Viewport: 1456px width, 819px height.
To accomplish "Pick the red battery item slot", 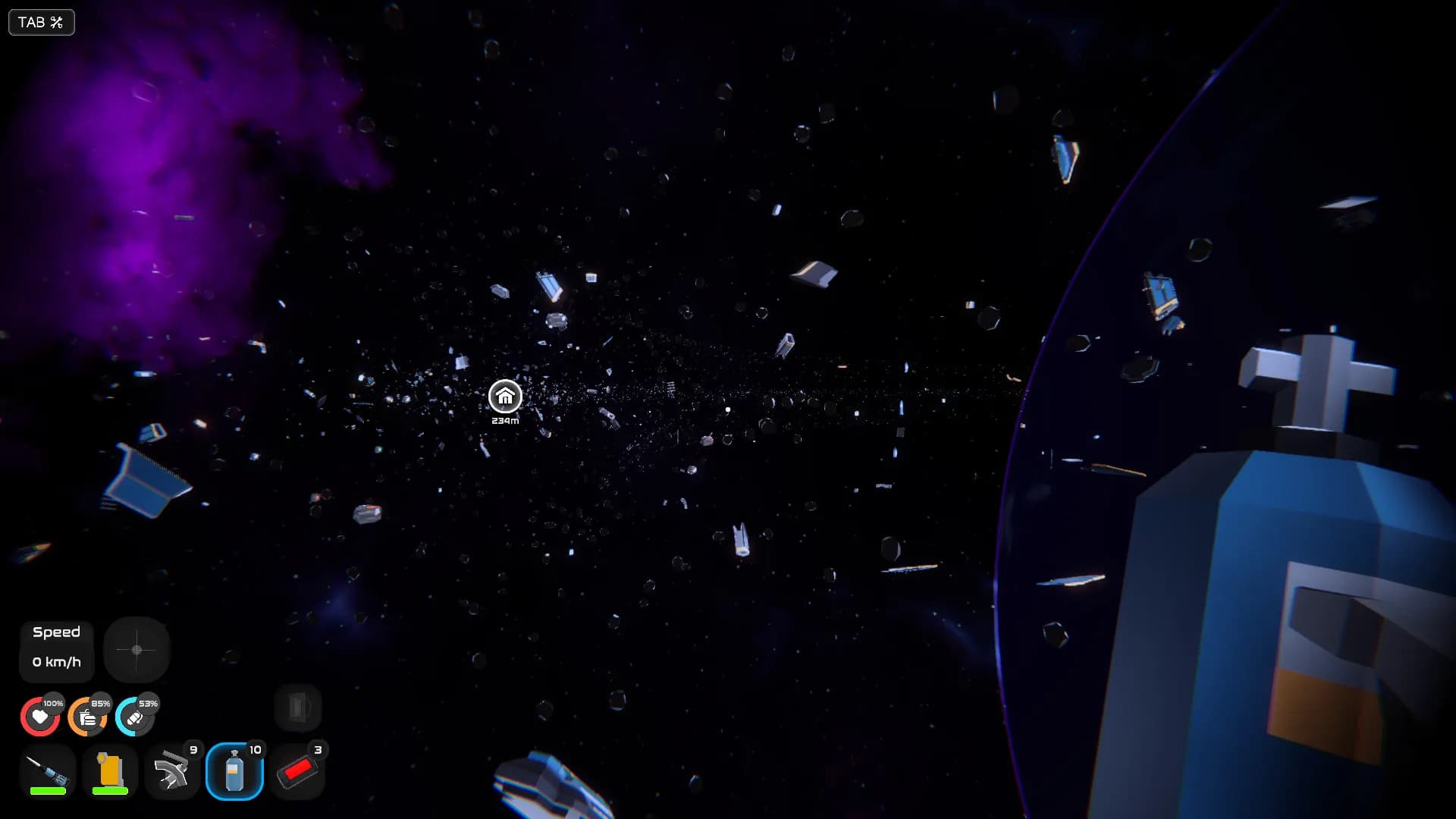I will 297,771.
